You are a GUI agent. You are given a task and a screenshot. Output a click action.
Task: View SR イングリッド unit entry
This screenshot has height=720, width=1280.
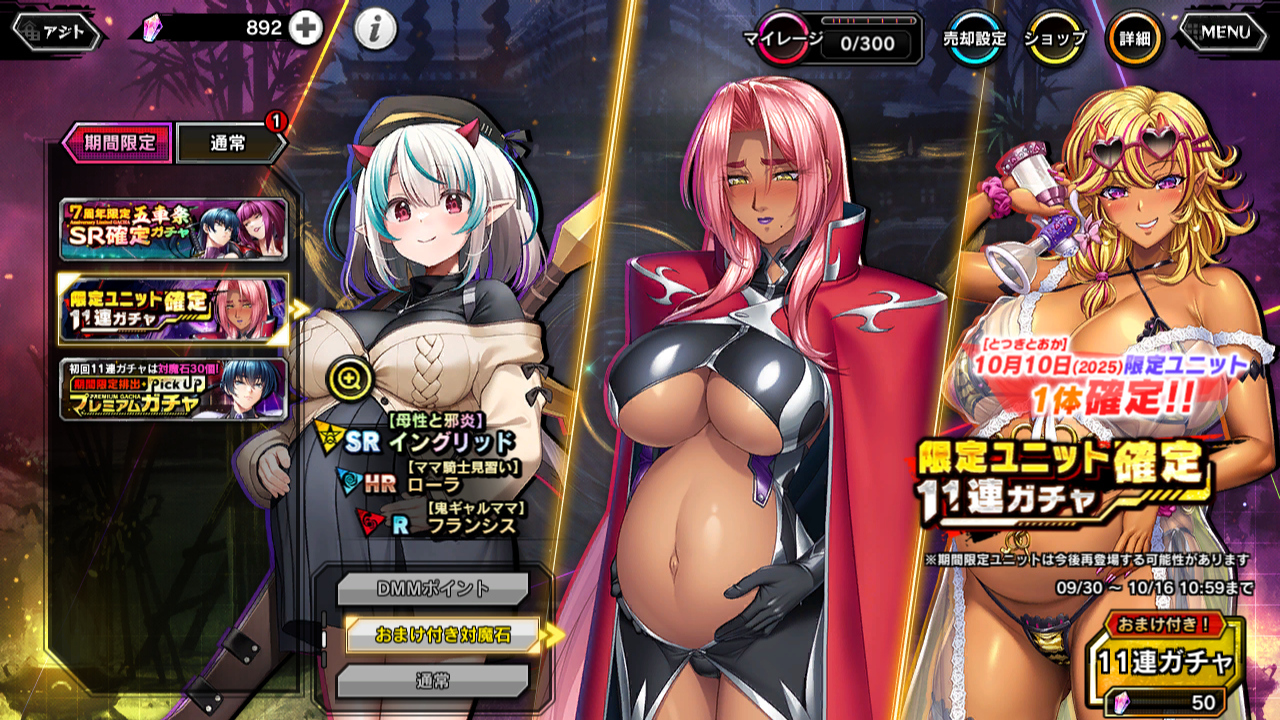(430, 441)
